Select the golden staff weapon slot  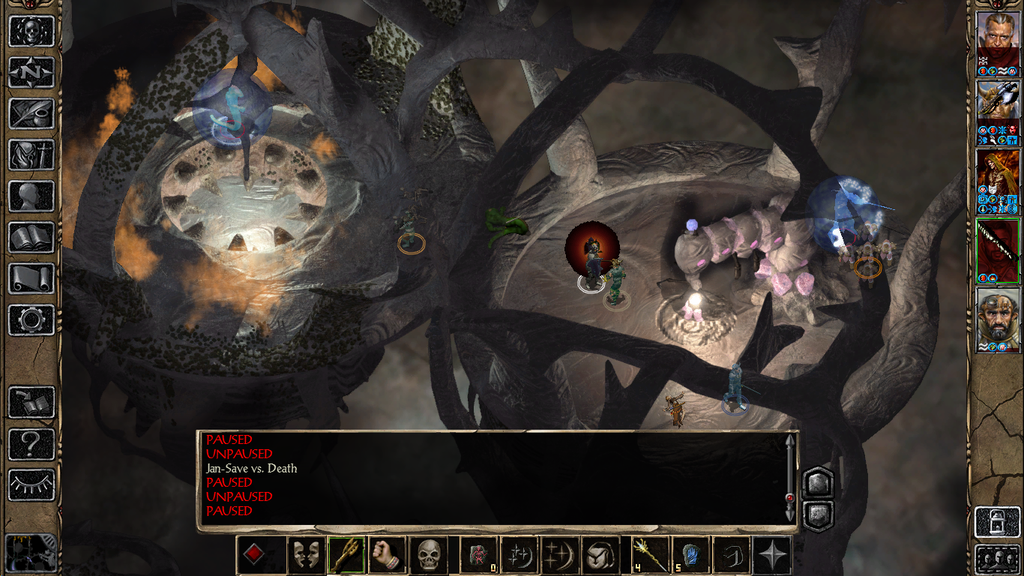coord(346,555)
